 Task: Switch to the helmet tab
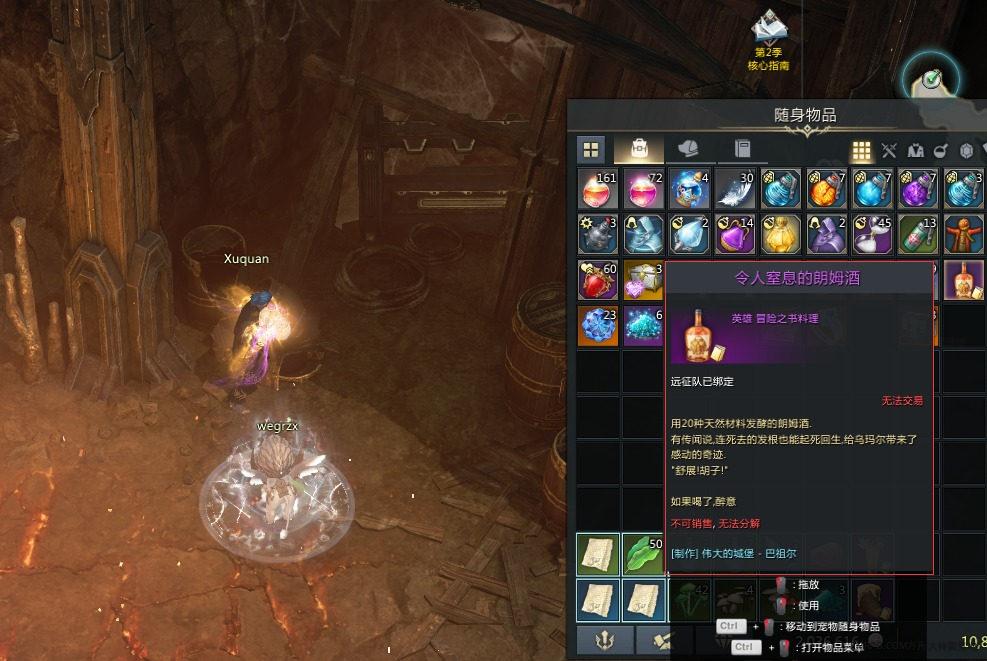pos(688,149)
